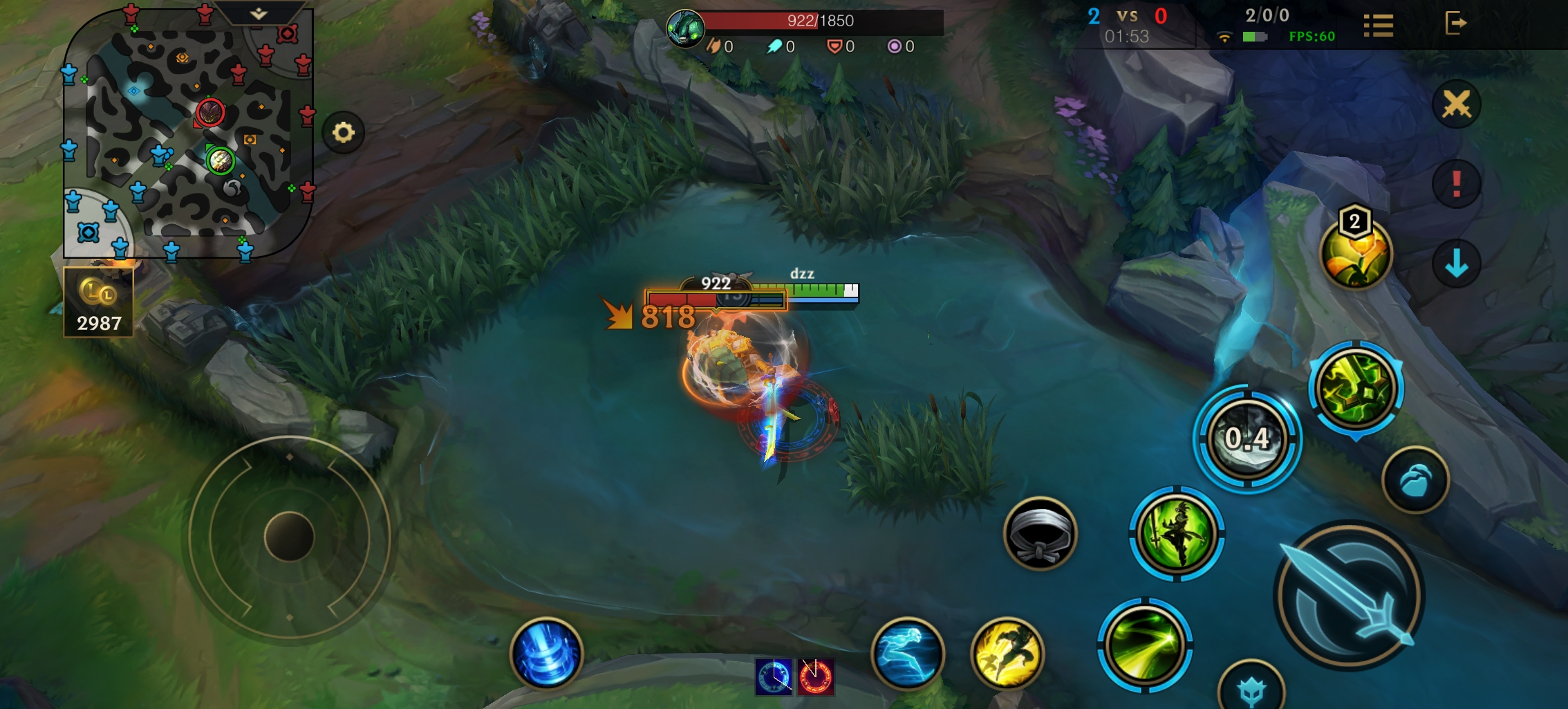
Task: Cast the blue Ghost sprint spell
Action: tap(908, 653)
